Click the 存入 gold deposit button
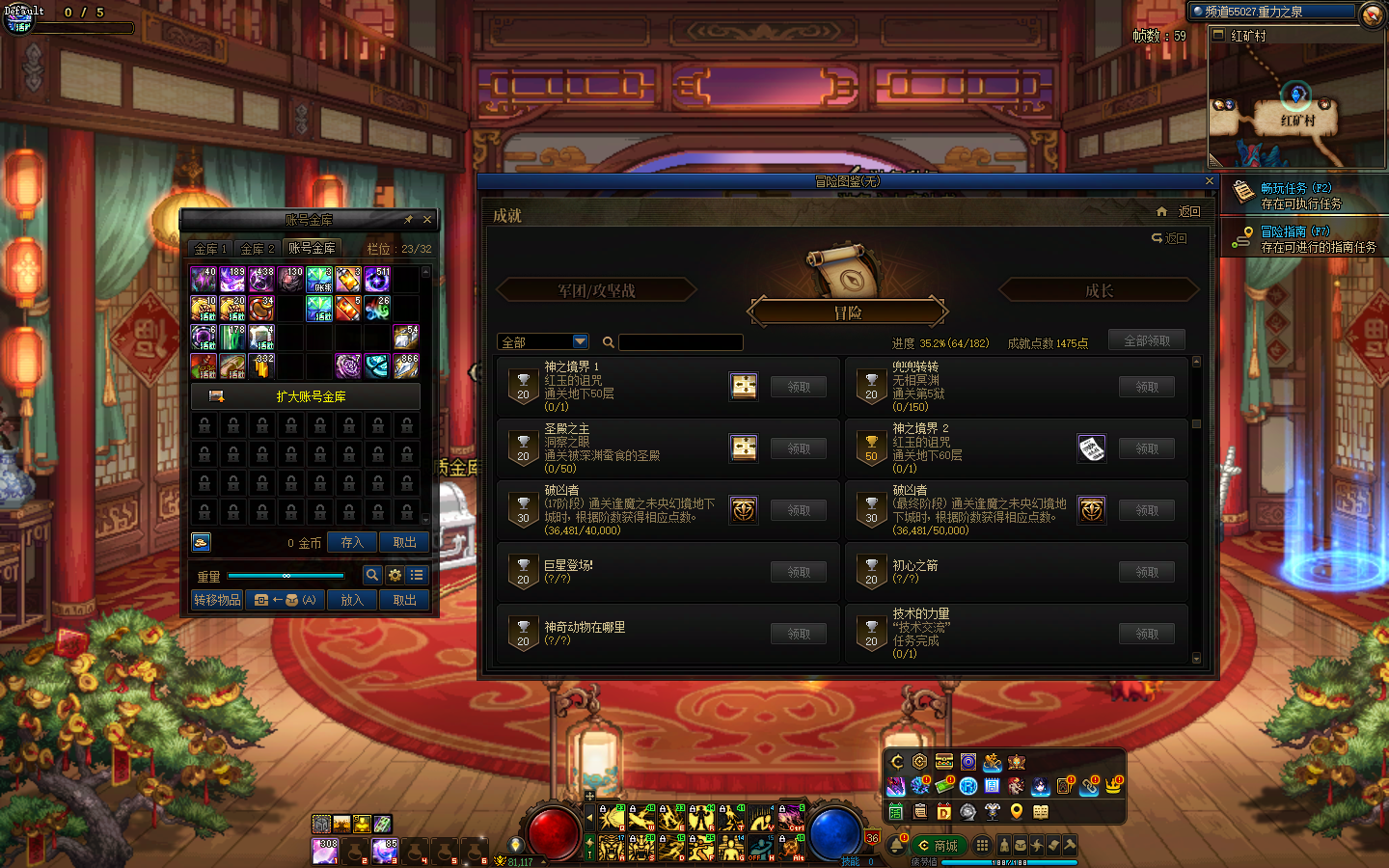Image resolution: width=1389 pixels, height=868 pixels. tap(351, 543)
